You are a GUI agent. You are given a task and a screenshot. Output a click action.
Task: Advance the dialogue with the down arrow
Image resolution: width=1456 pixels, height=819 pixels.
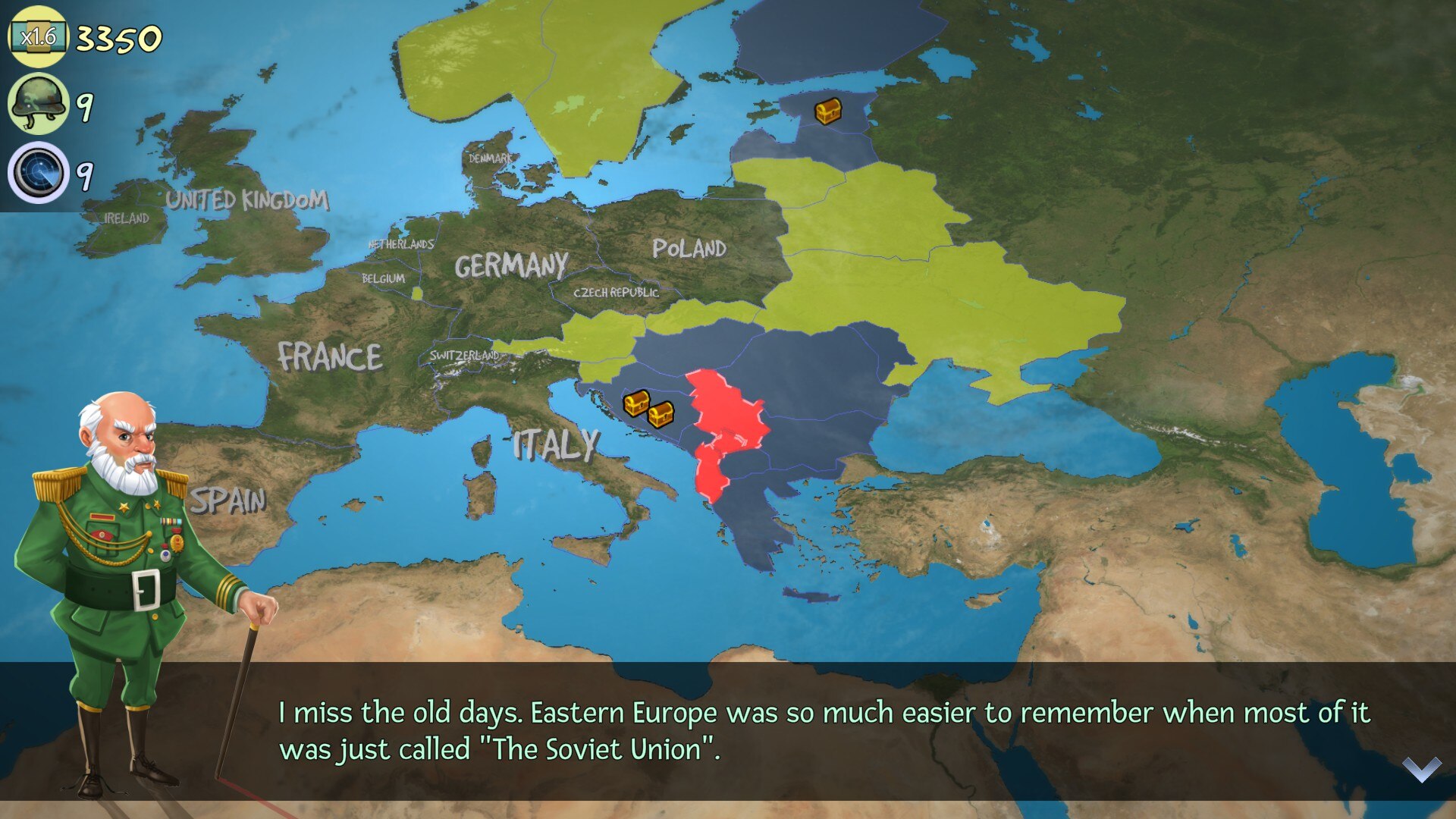(1421, 769)
